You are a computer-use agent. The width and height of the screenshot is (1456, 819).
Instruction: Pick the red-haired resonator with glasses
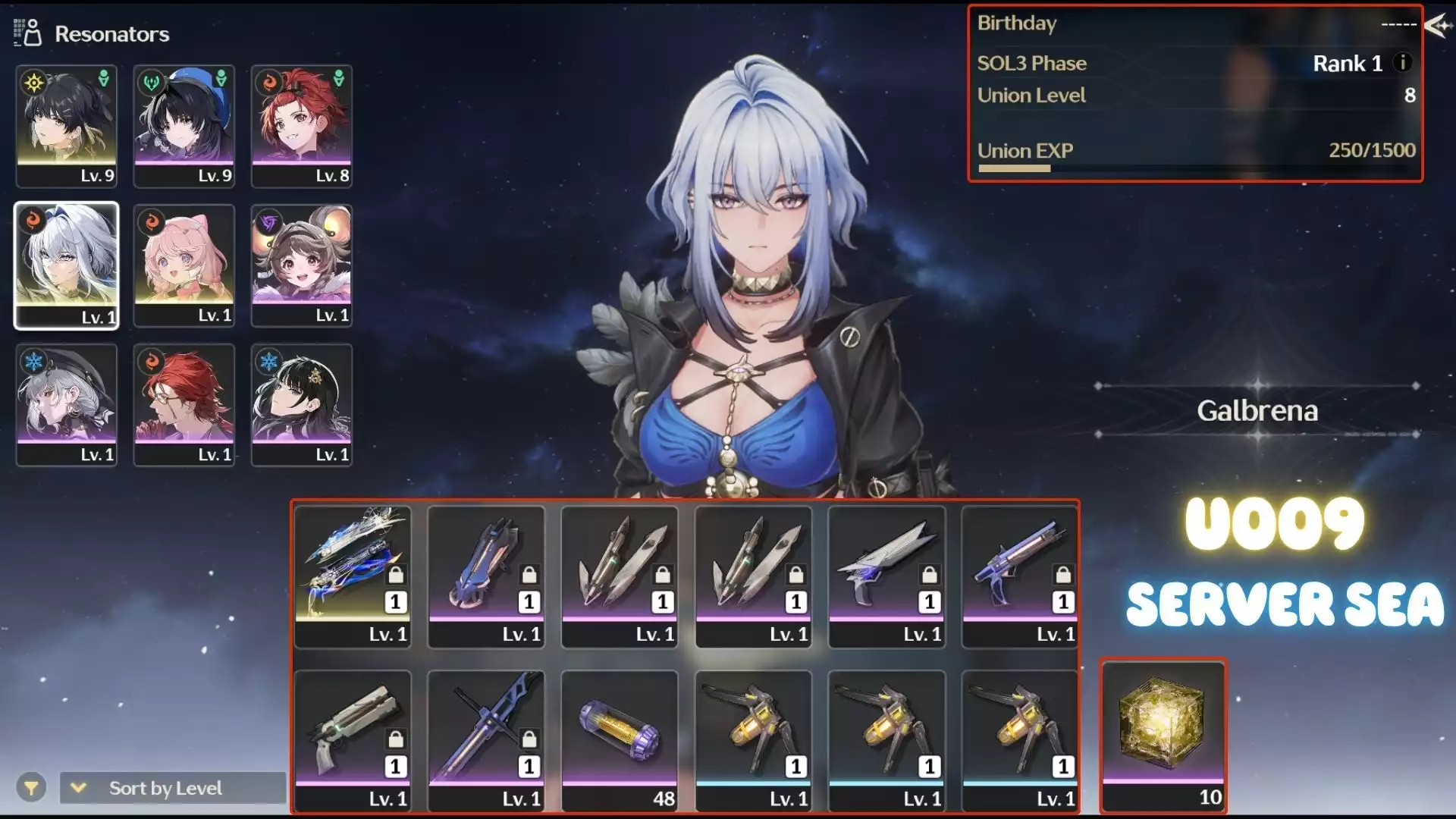pos(184,404)
